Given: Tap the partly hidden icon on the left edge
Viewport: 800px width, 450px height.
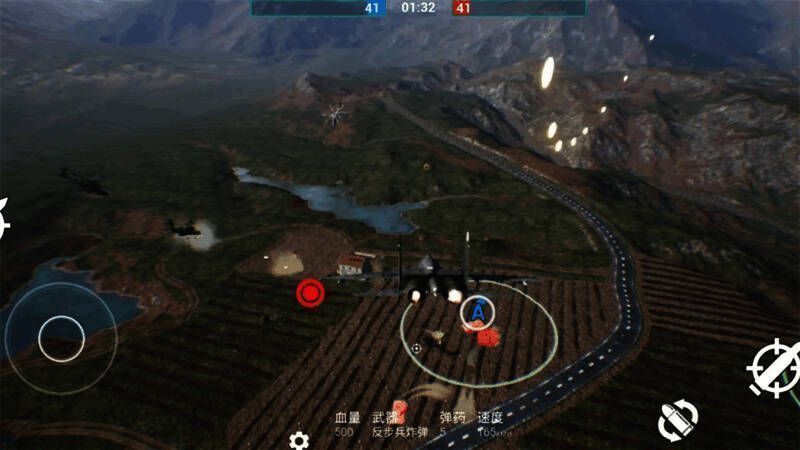Looking at the screenshot, I should [x=3, y=217].
